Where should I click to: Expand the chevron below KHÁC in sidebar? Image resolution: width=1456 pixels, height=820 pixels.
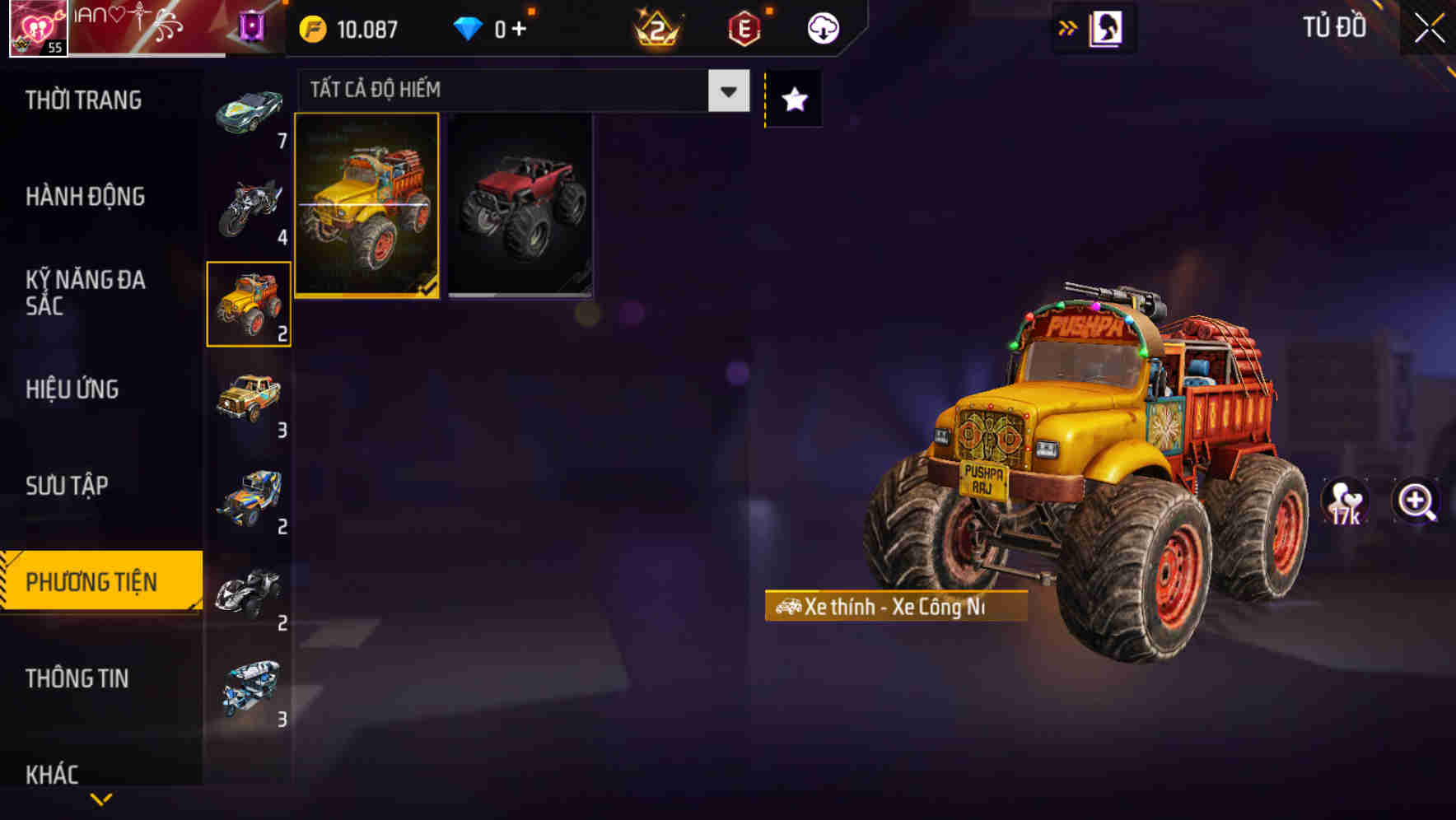[x=100, y=800]
